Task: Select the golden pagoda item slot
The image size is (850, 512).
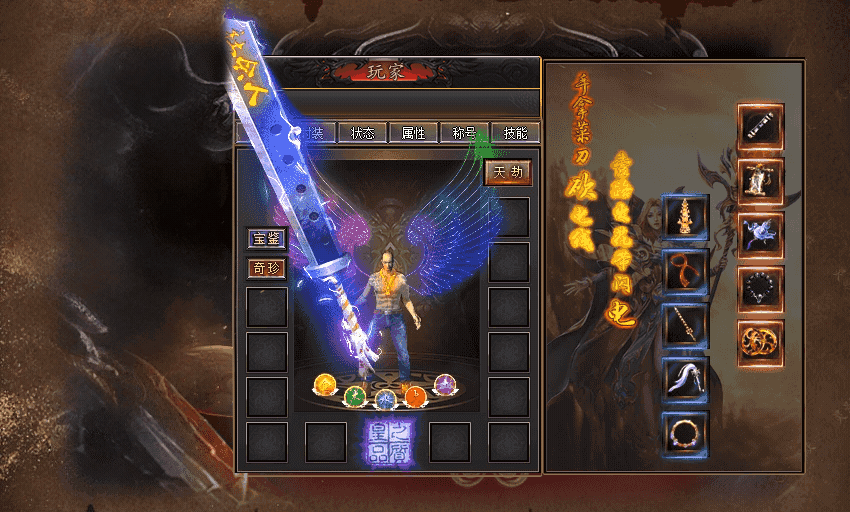Action: 685,217
